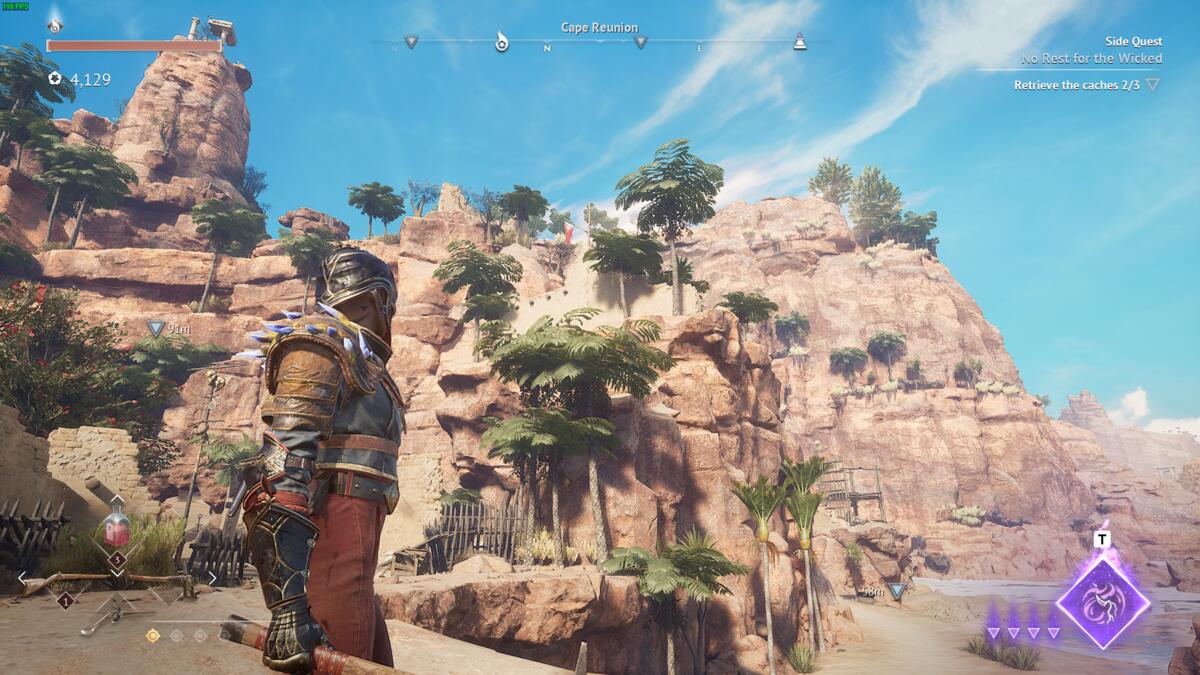The width and height of the screenshot is (1200, 675).
Task: Open the No Rest for the Wicked quest tracker
Action: coord(1091,58)
